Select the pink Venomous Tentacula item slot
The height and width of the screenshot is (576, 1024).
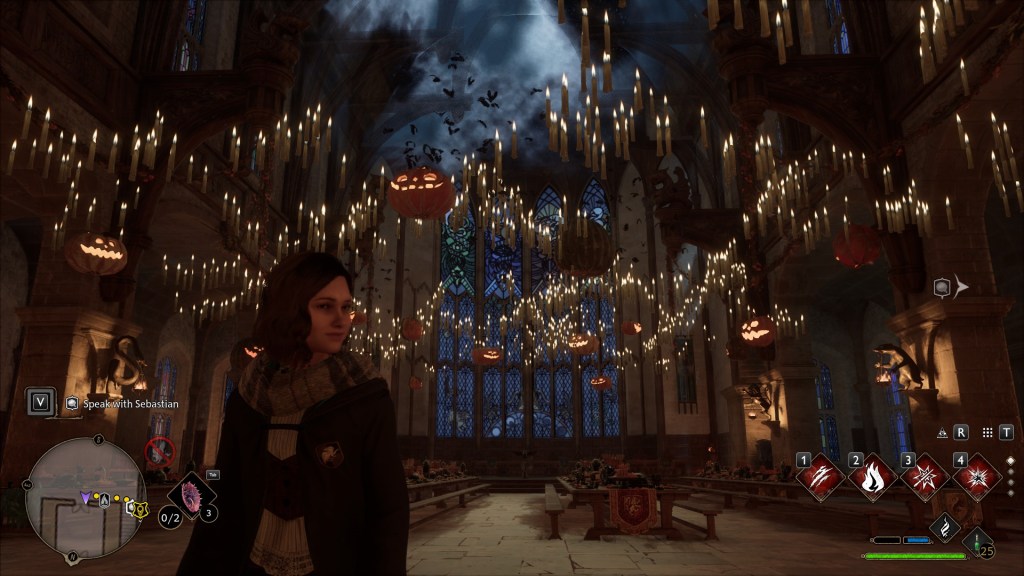tap(190, 494)
